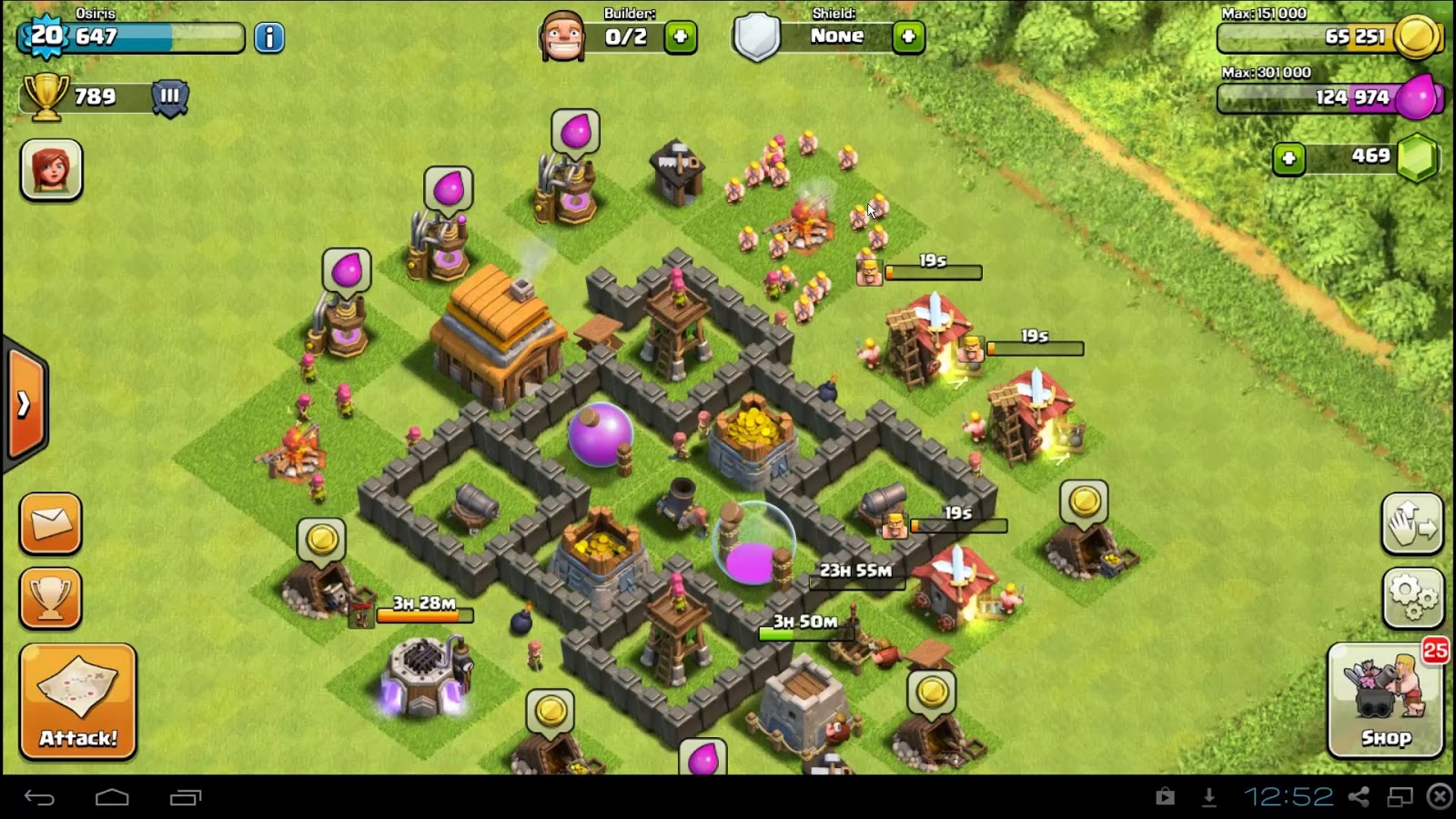Open the league badge next to trophies
1456x819 pixels.
pos(170,97)
